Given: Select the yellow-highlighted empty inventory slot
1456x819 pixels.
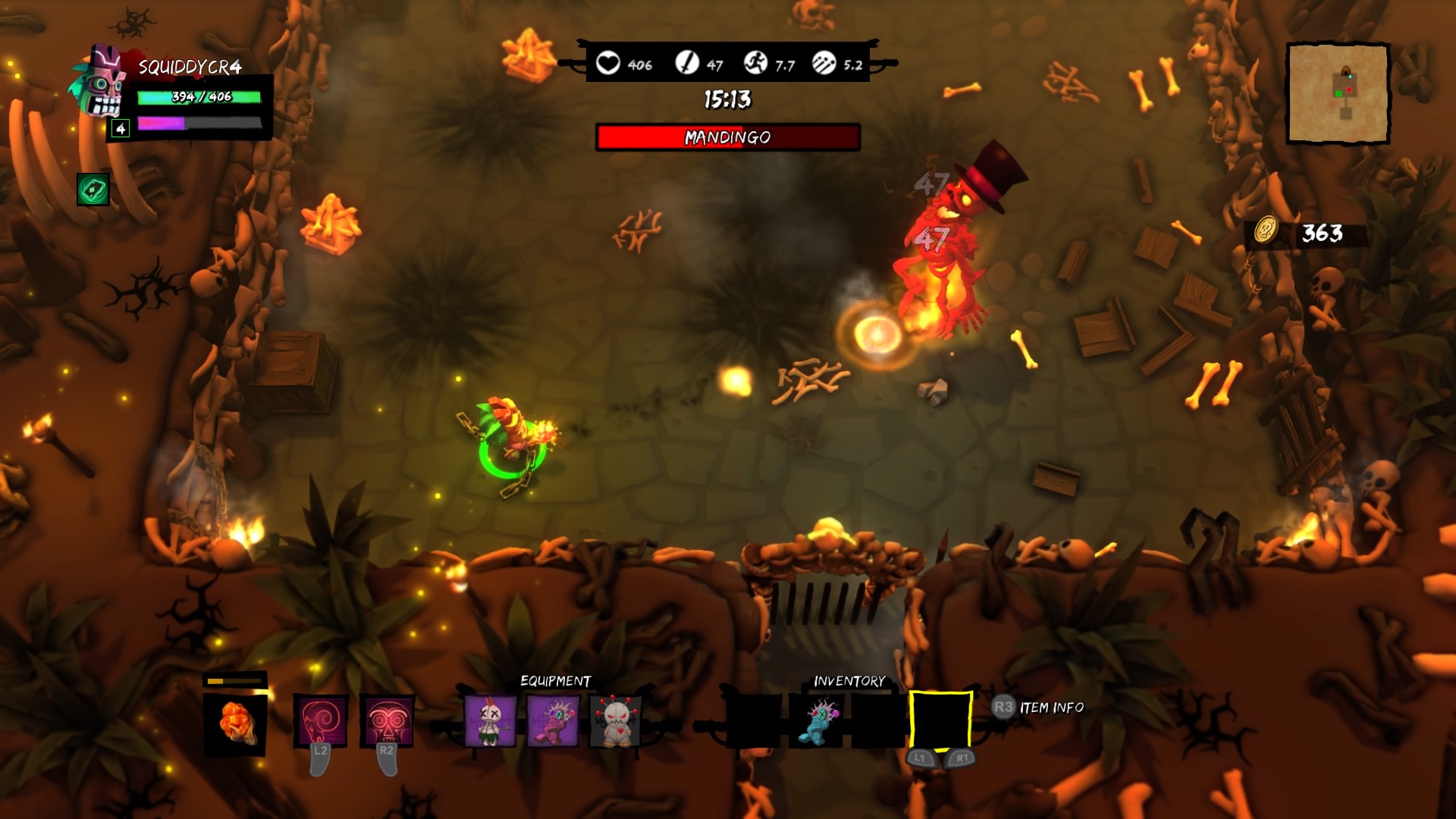Looking at the screenshot, I should coord(940,720).
